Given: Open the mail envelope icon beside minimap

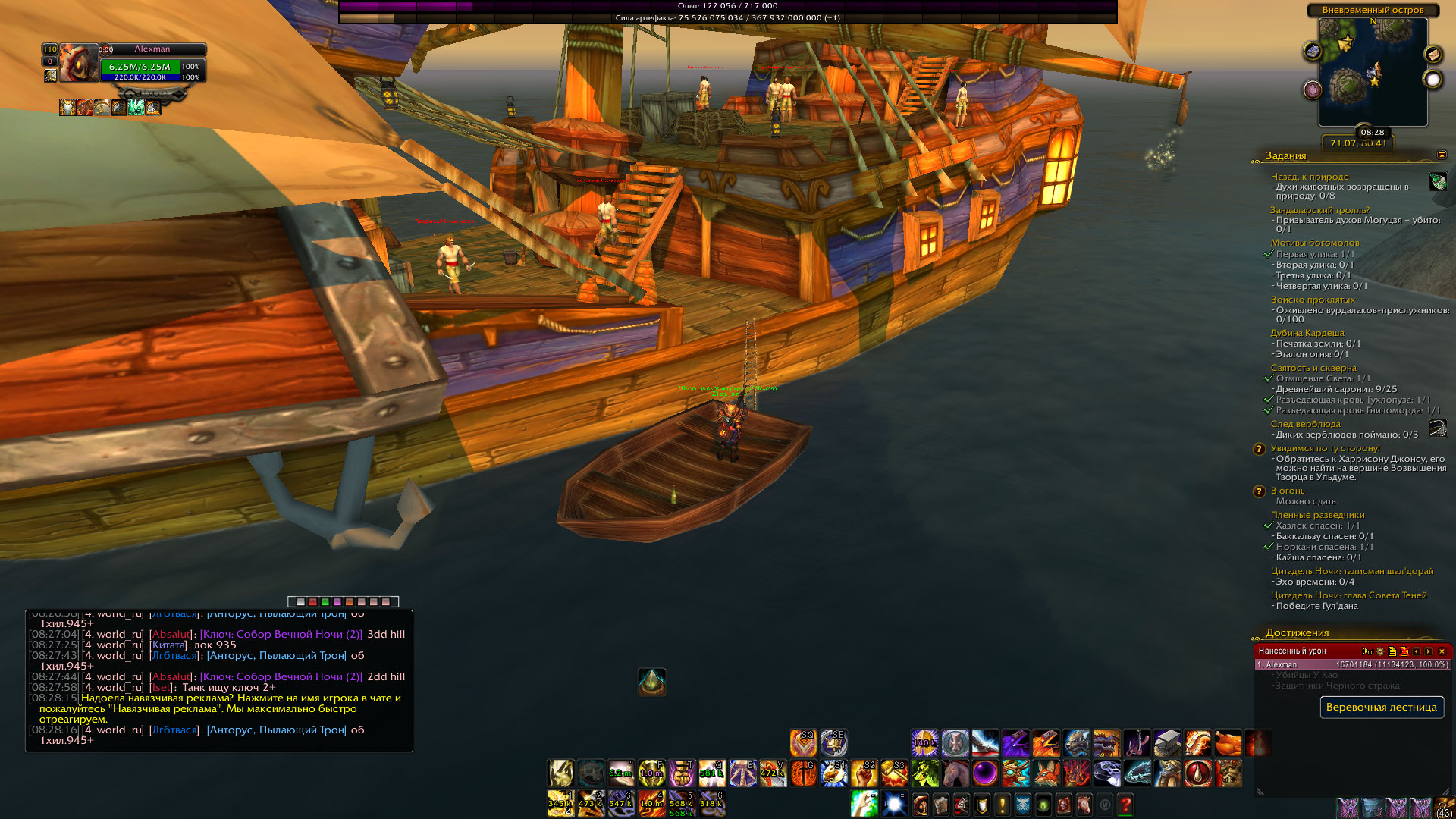Looking at the screenshot, I should (x=1433, y=55).
